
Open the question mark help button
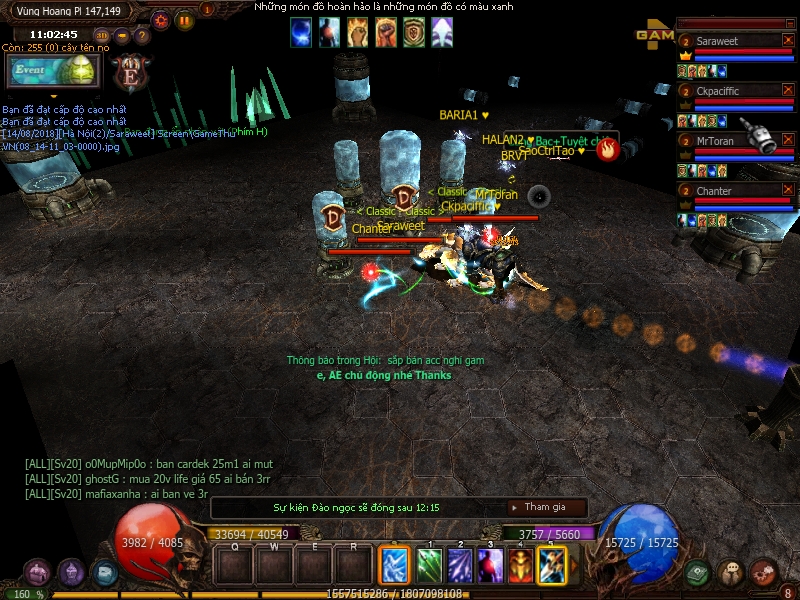click(142, 37)
